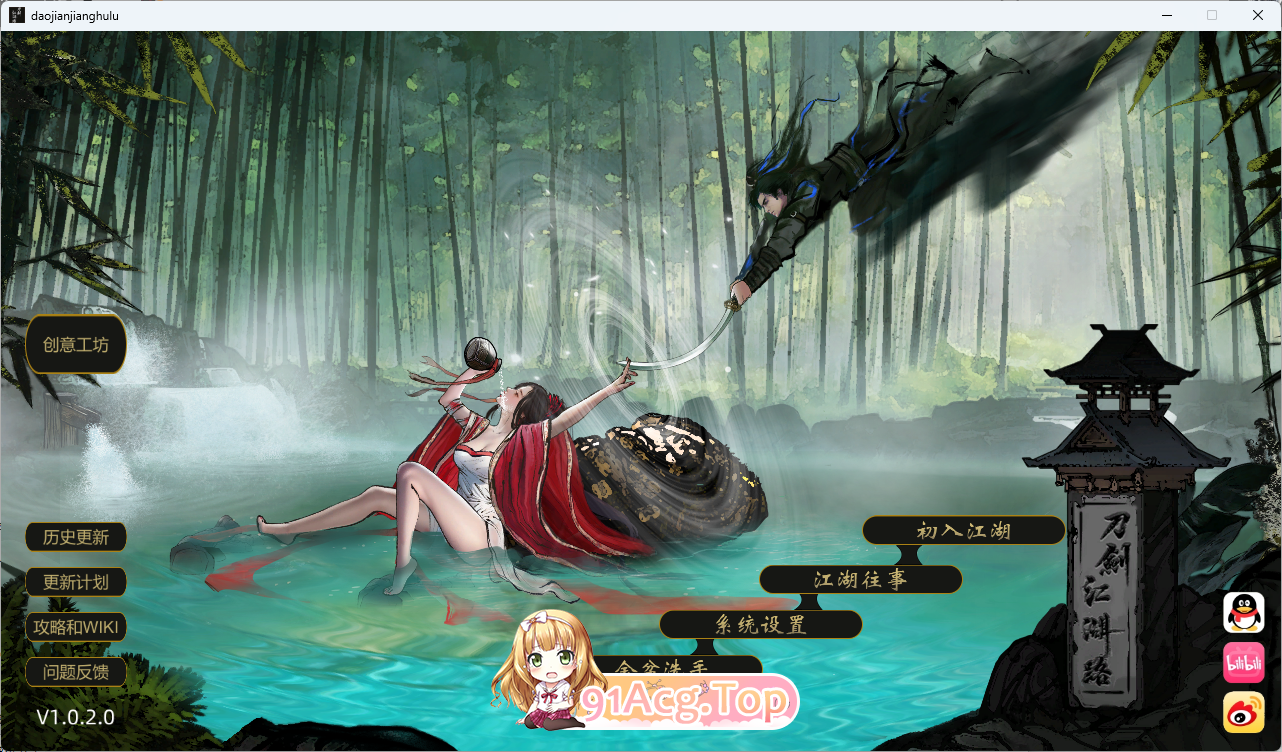
Task: Open the bilibili channel icon
Action: 1242,663
